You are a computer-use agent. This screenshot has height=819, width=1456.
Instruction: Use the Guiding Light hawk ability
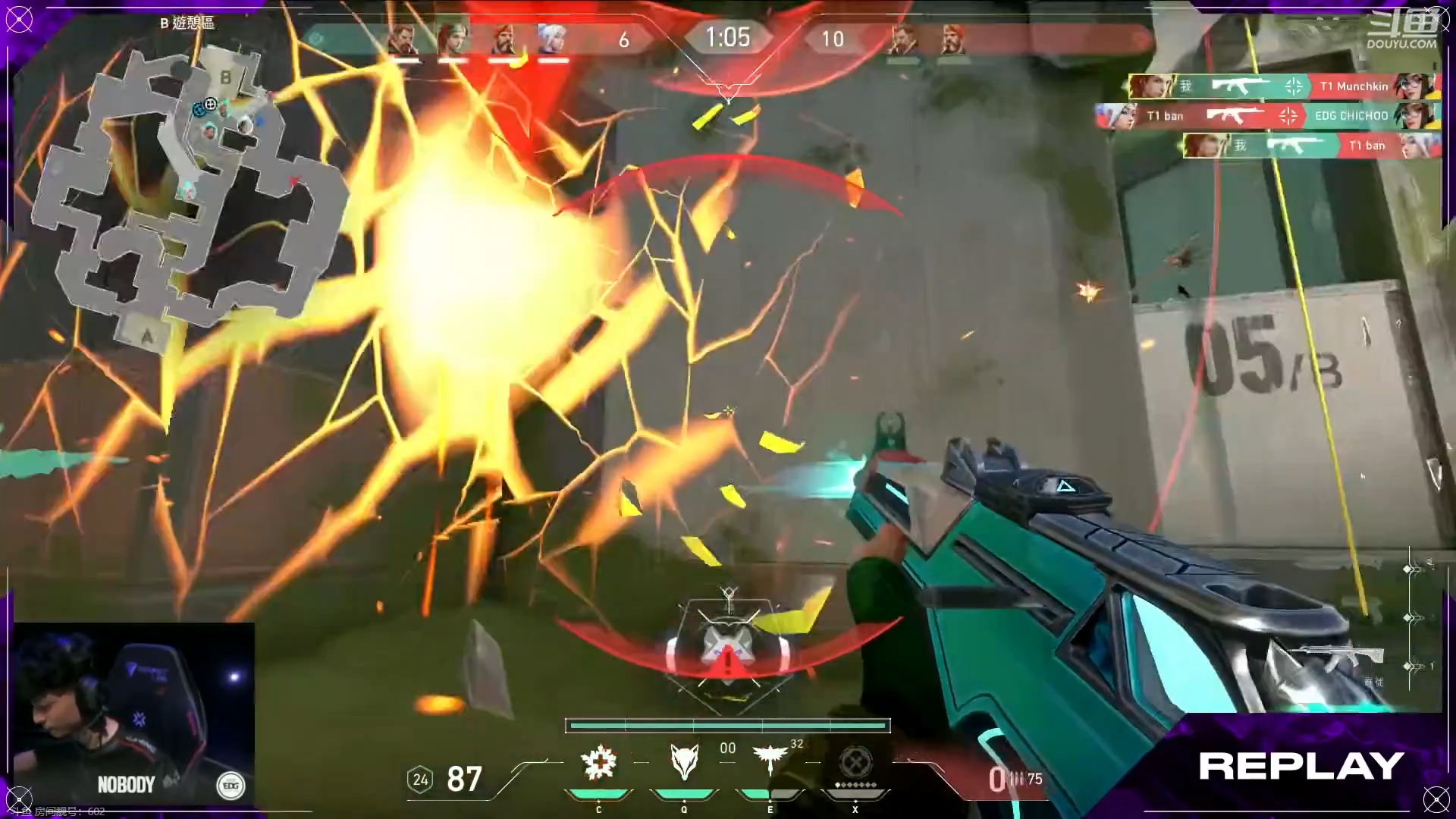coord(770,760)
